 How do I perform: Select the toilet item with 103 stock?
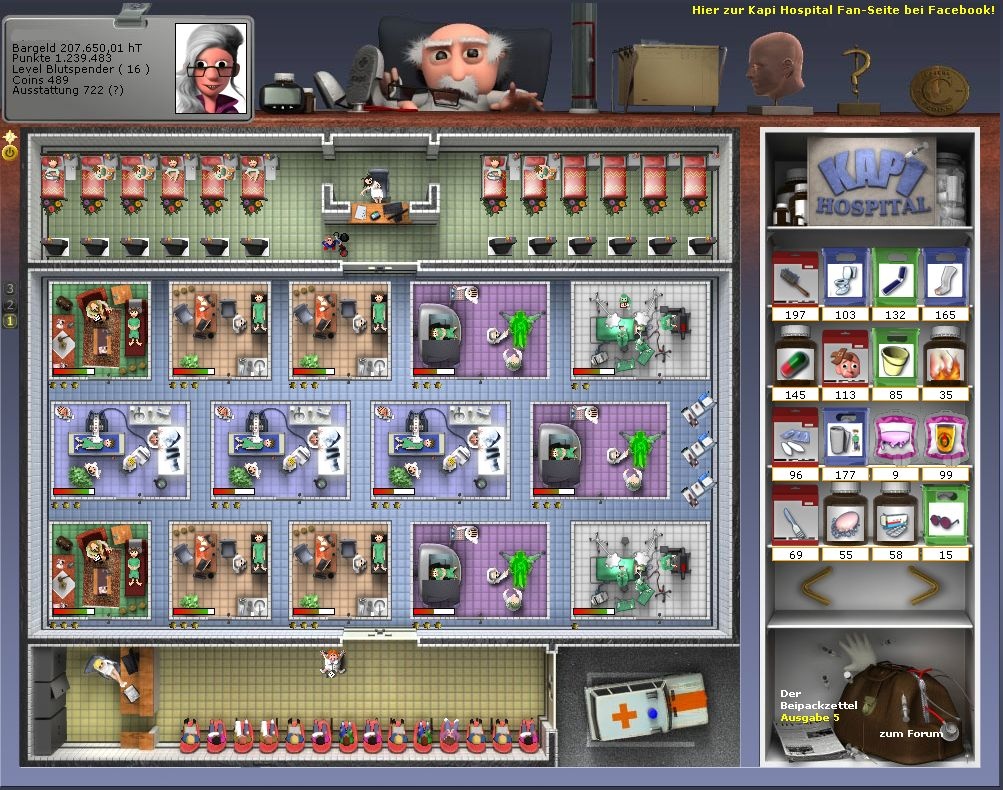pyautogui.click(x=845, y=278)
